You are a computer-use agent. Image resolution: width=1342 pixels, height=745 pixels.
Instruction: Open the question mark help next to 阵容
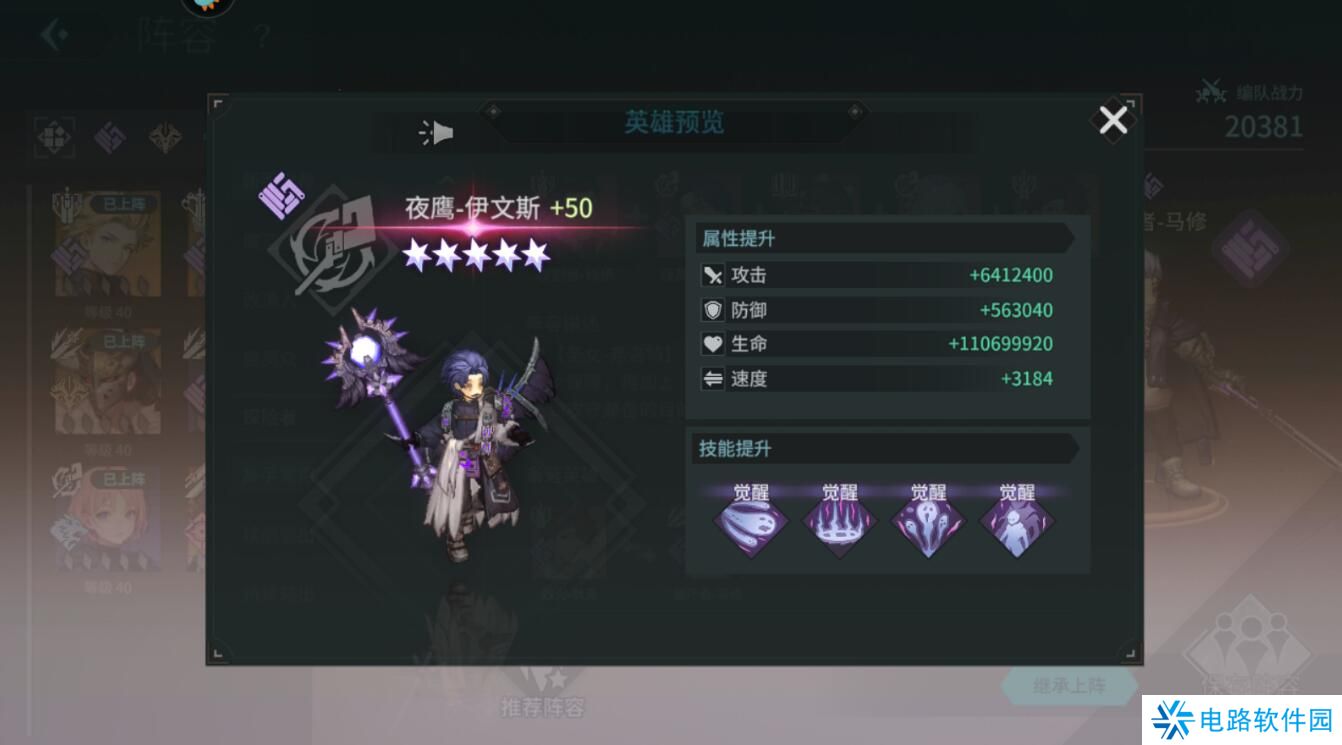coord(262,38)
